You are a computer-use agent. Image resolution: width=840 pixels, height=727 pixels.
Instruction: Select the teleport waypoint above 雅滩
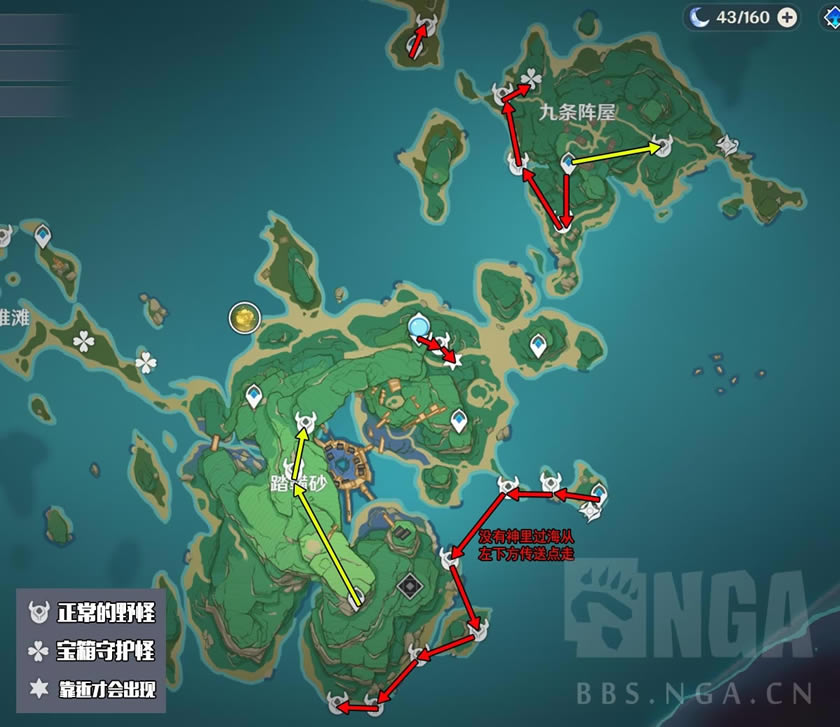tap(43, 235)
